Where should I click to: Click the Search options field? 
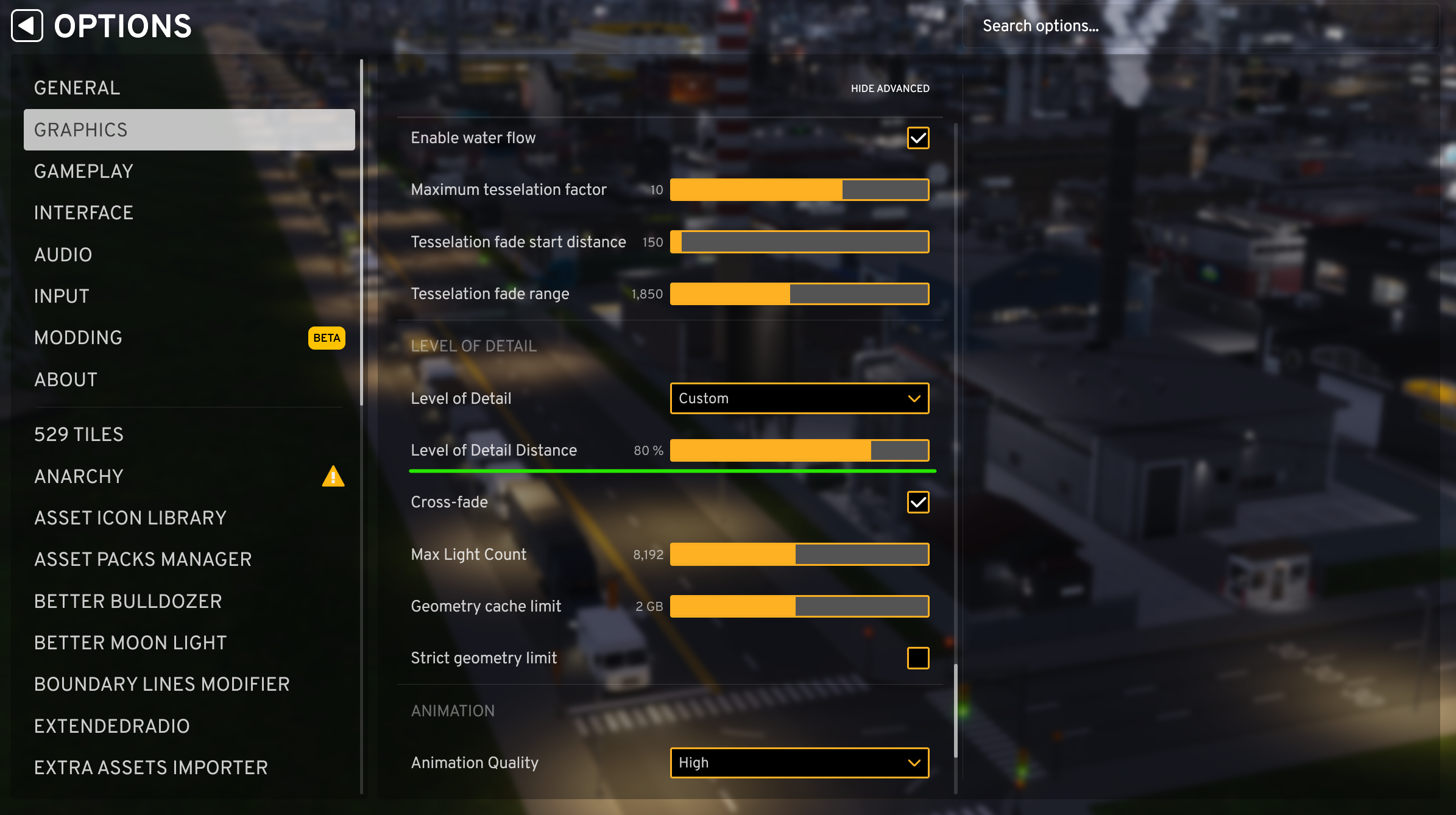1209,26
